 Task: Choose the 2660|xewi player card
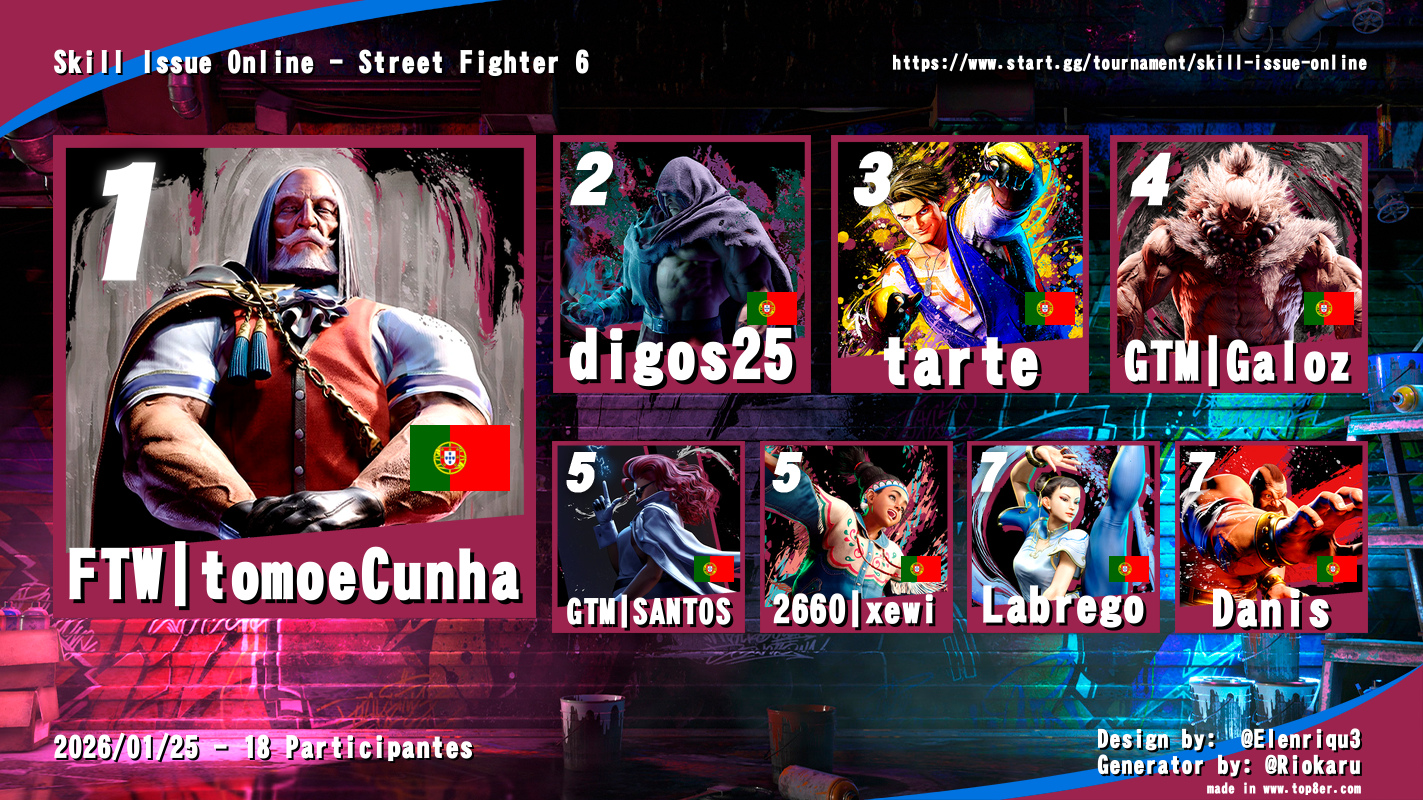coord(856,537)
